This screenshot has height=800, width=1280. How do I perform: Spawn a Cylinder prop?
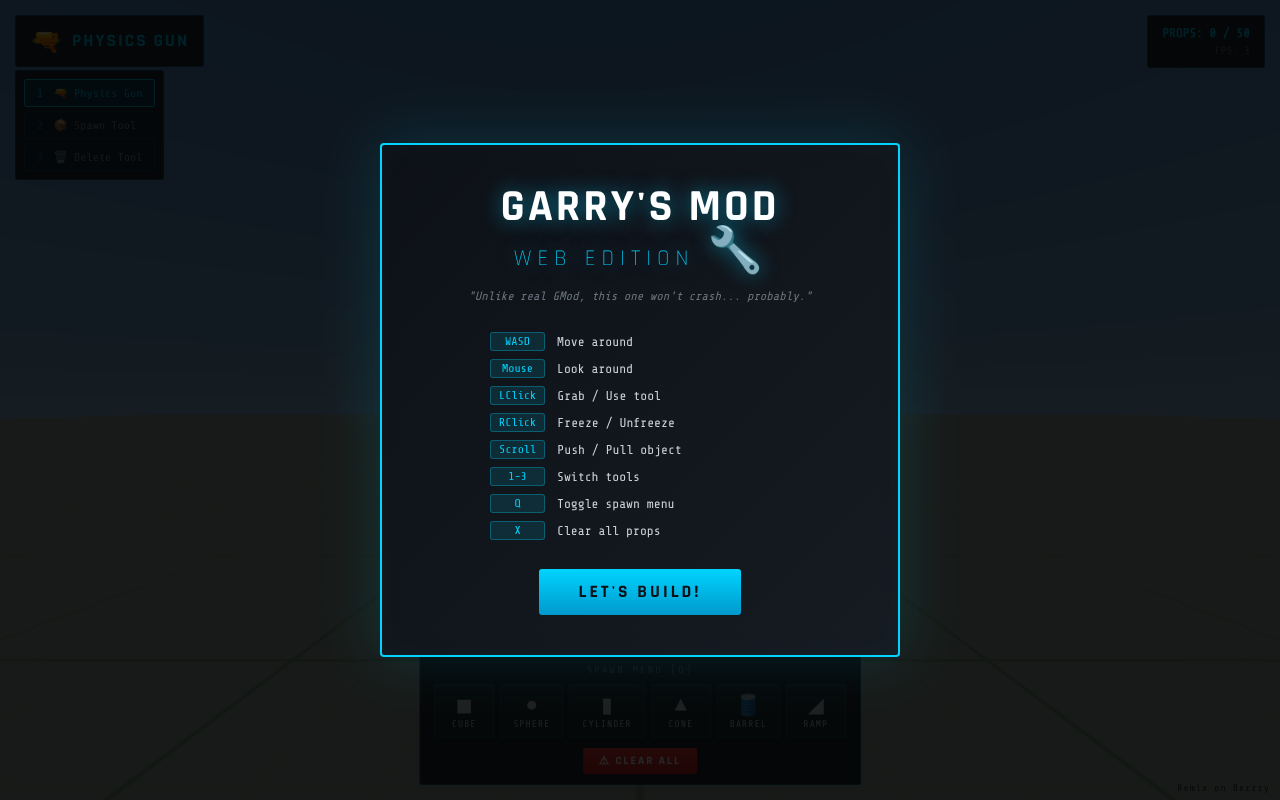(x=606, y=710)
